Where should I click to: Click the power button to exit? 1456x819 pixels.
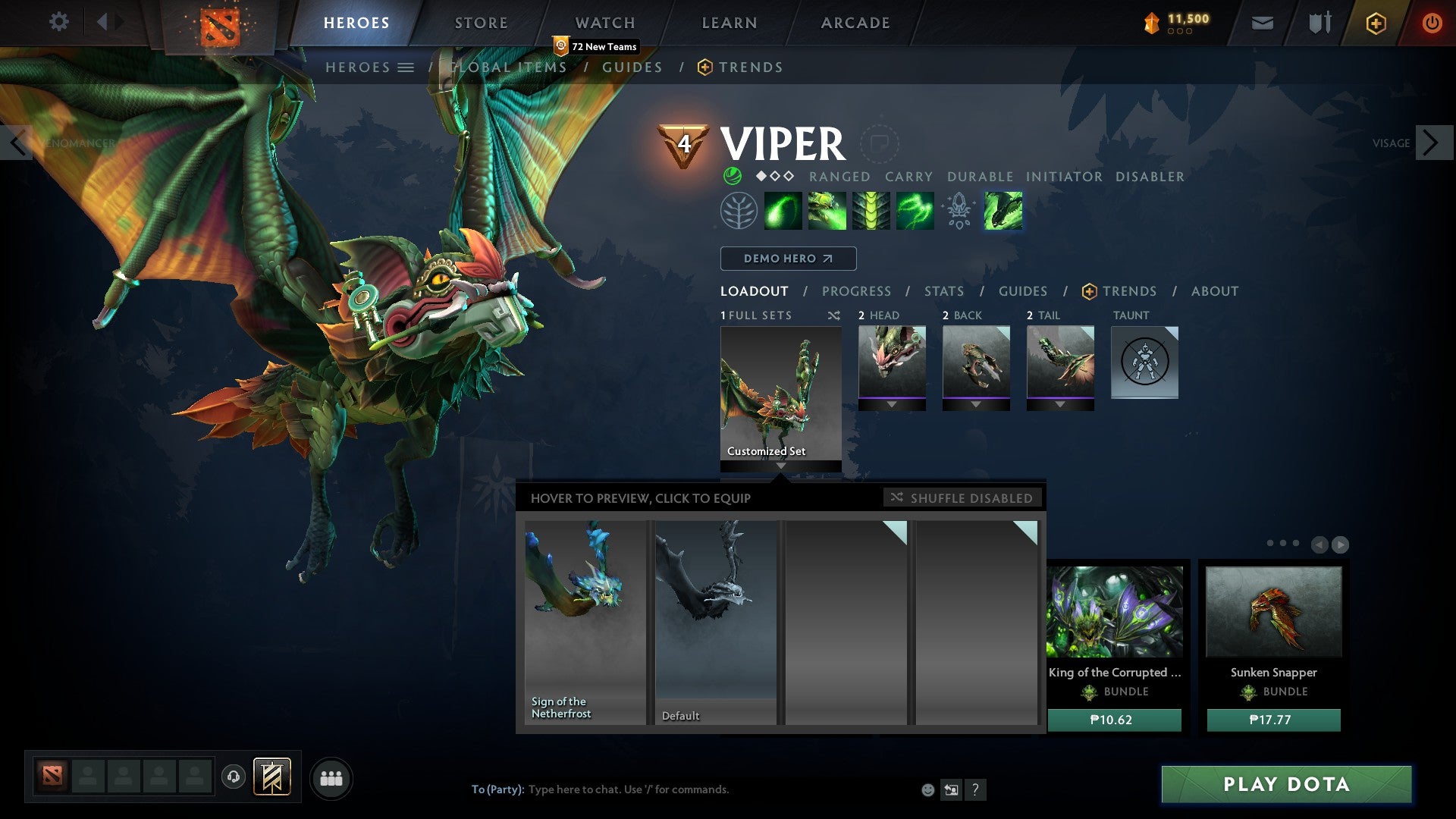coord(1432,23)
